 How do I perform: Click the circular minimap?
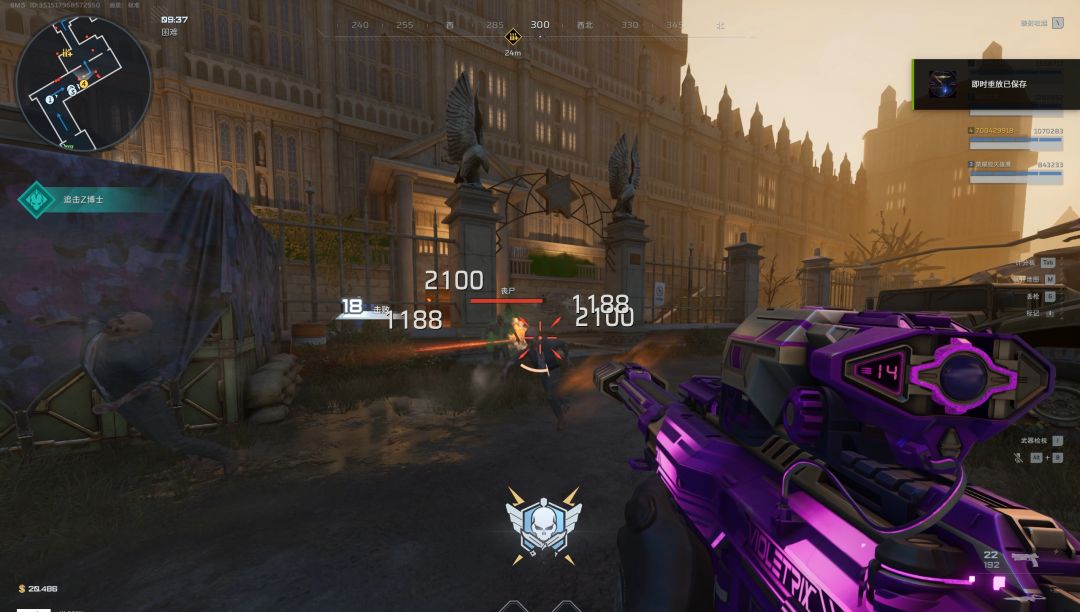pyautogui.click(x=83, y=83)
